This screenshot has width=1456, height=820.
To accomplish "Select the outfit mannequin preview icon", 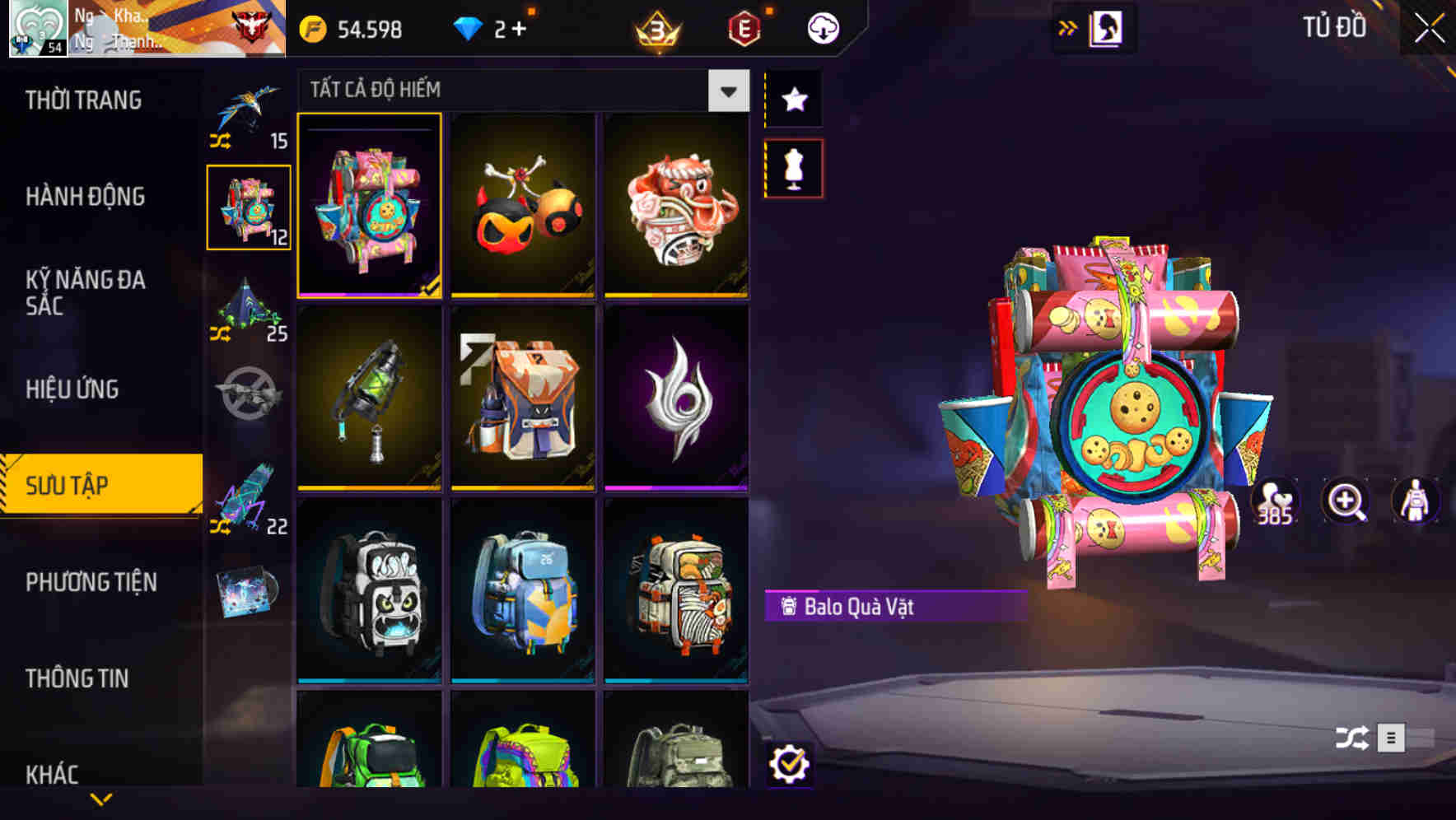I will point(1415,502).
